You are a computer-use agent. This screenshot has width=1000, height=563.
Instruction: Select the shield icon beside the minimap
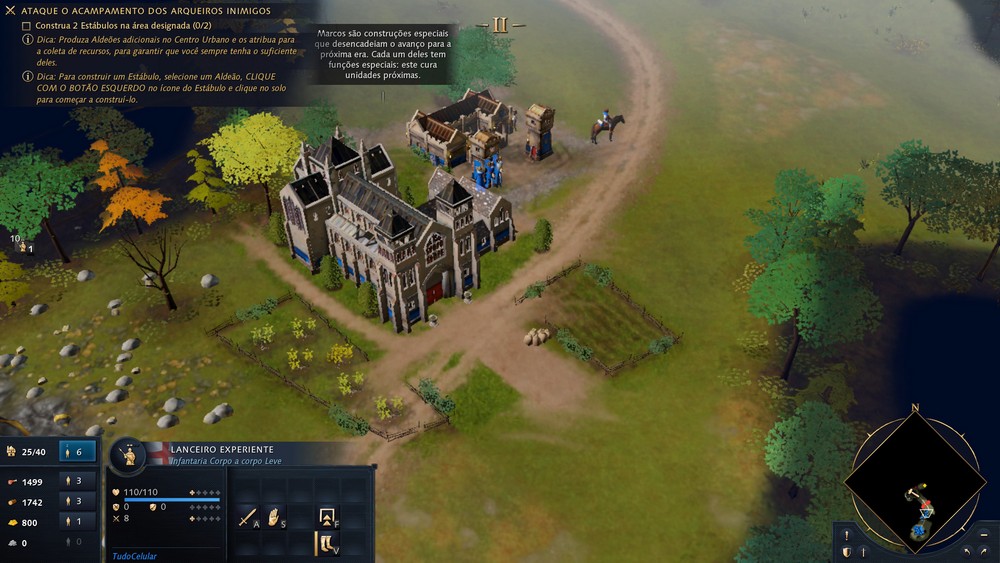coord(846,552)
